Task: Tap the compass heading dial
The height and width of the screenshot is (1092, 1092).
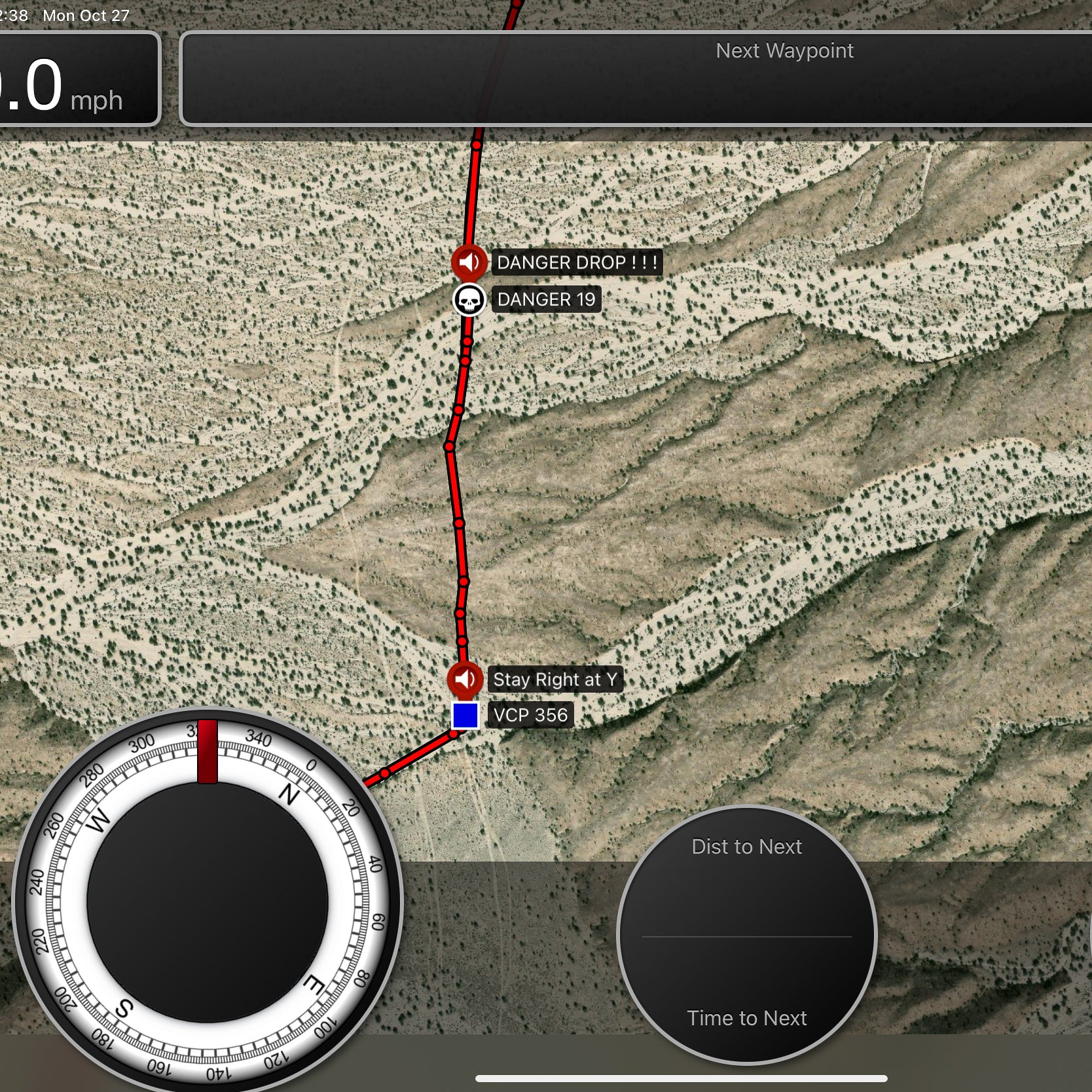Action: pos(207,902)
